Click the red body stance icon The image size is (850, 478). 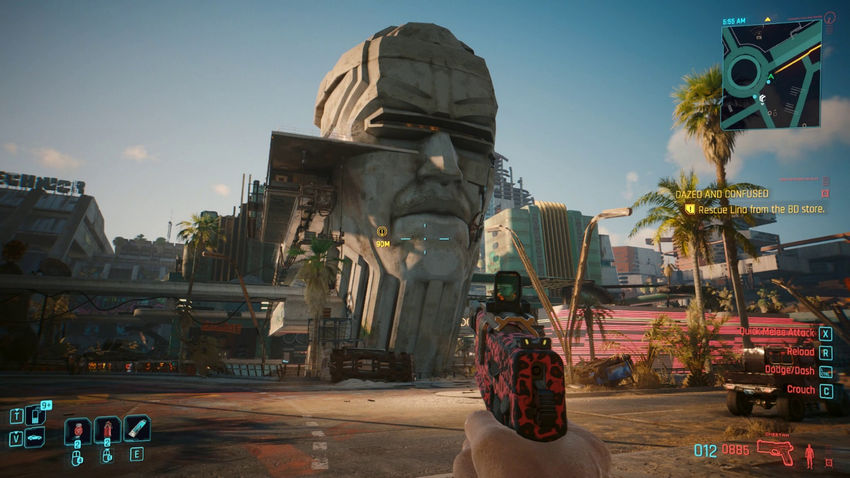tap(808, 455)
